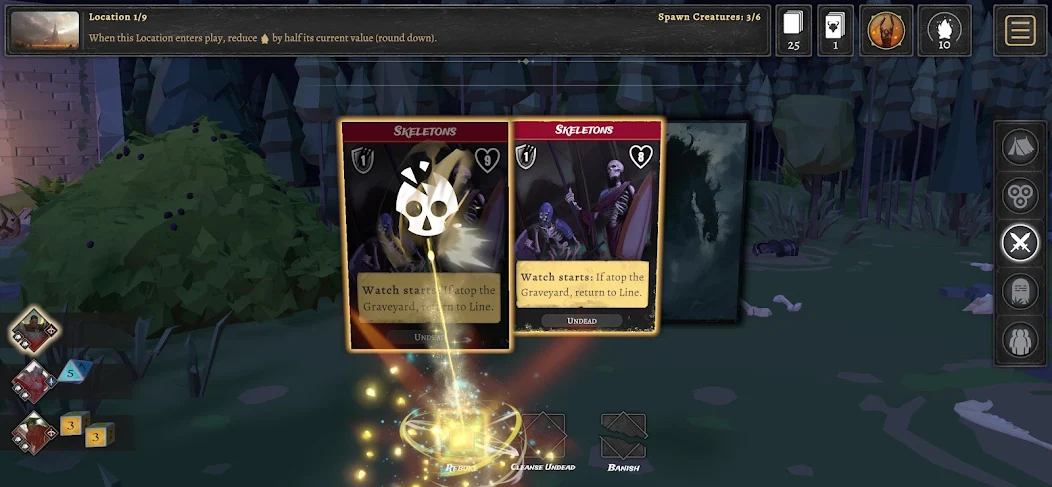Use the Cleanse Undead ability

[x=541, y=440]
